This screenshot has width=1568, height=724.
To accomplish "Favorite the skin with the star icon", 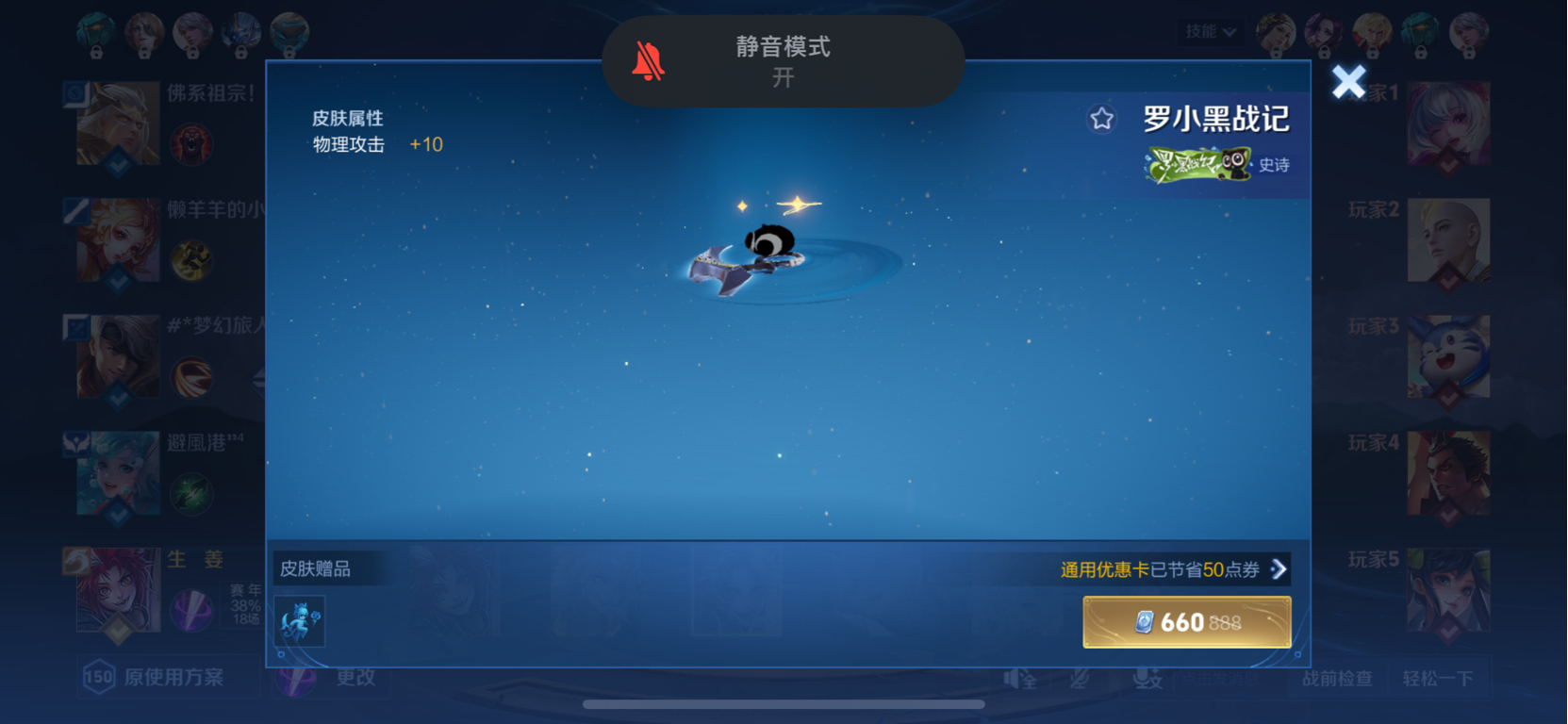I will 1101,119.
